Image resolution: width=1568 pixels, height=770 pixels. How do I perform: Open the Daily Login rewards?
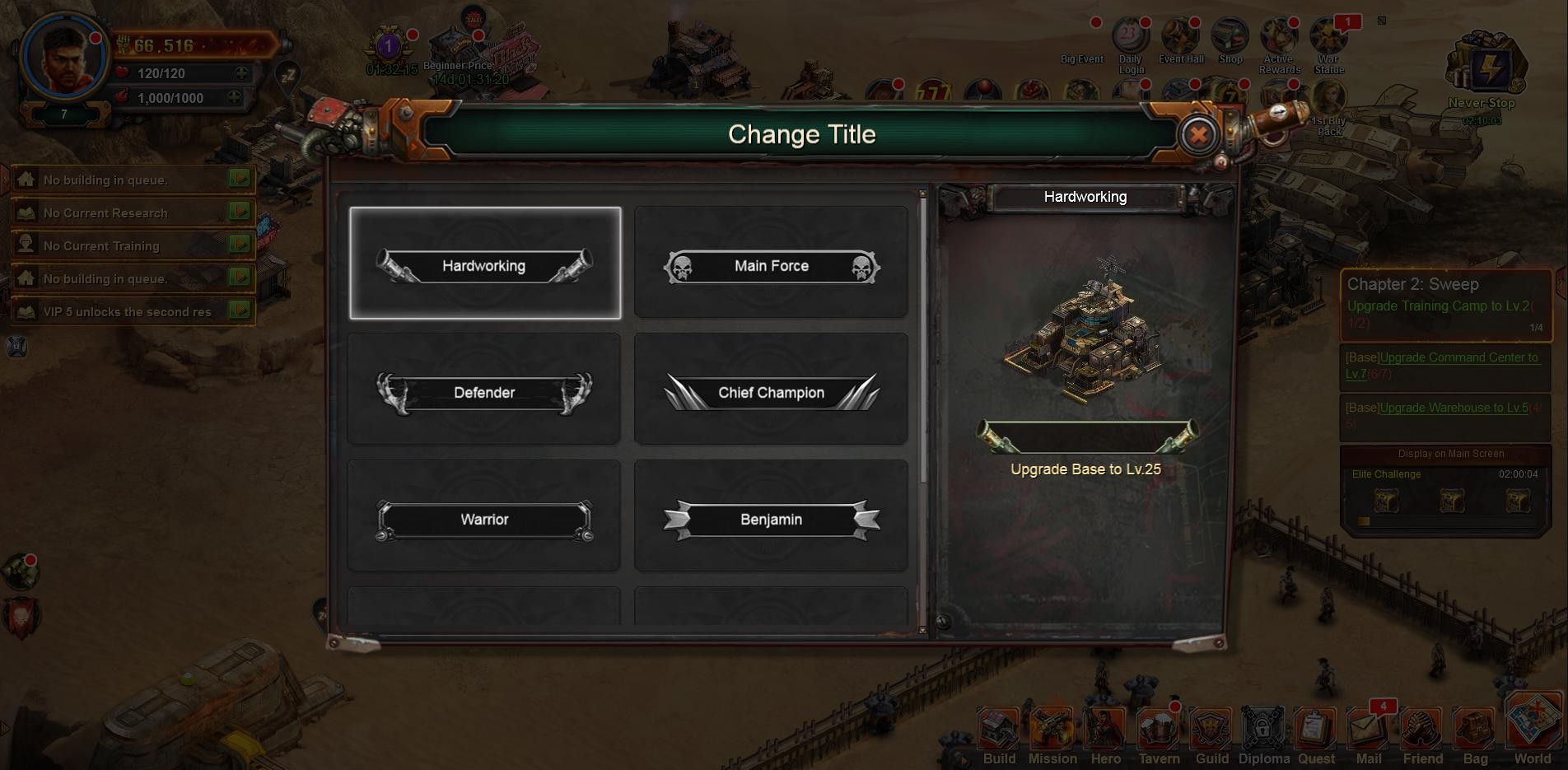click(x=1131, y=43)
